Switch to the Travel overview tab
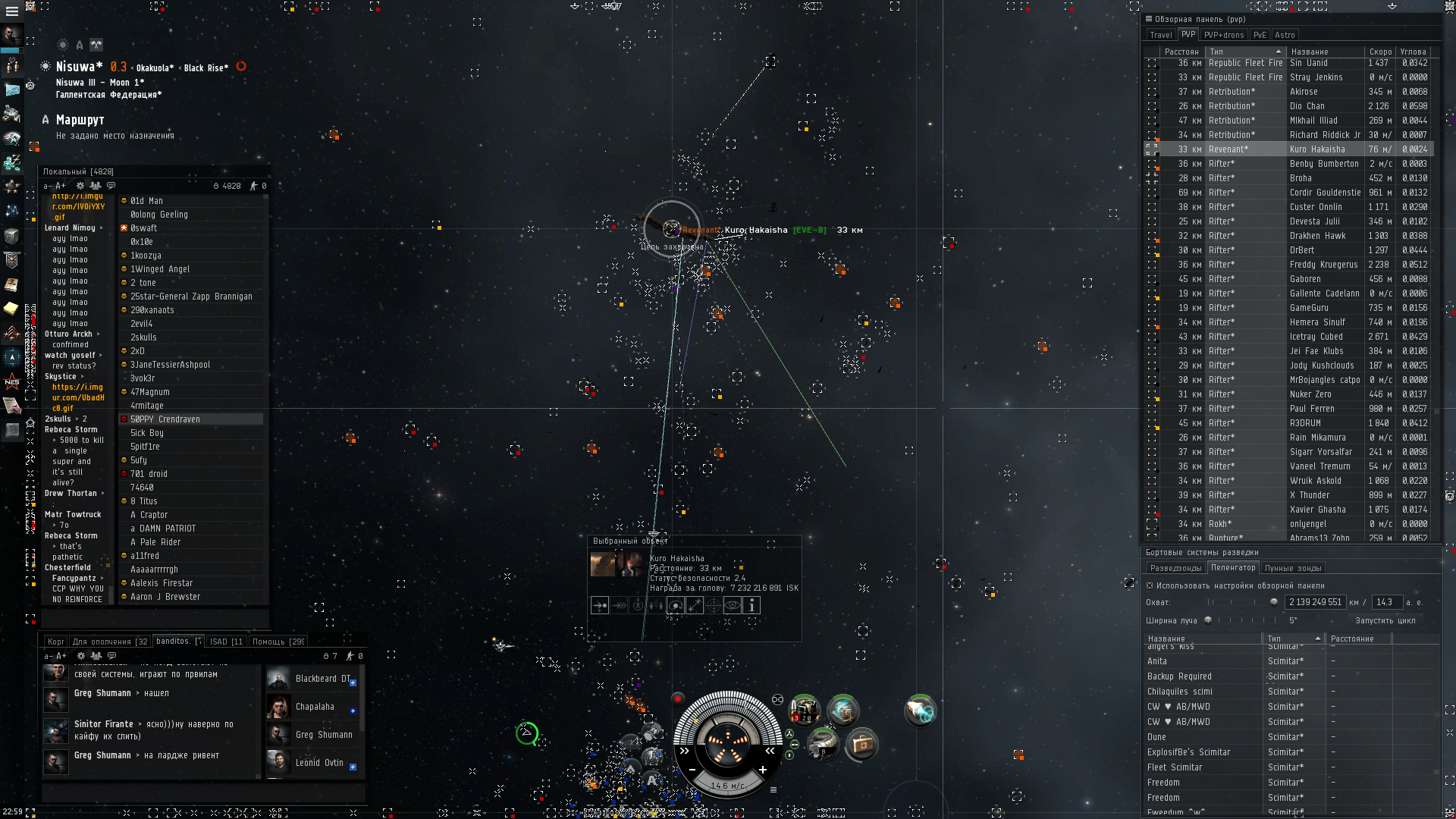1456x819 pixels. [1160, 35]
